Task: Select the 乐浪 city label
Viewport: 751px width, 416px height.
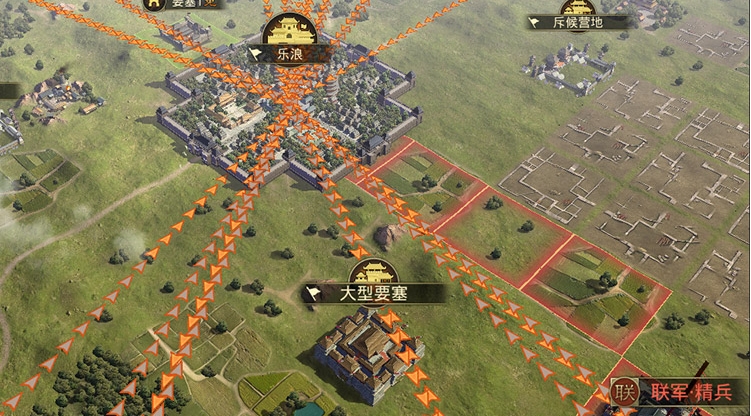Action: [x=287, y=53]
